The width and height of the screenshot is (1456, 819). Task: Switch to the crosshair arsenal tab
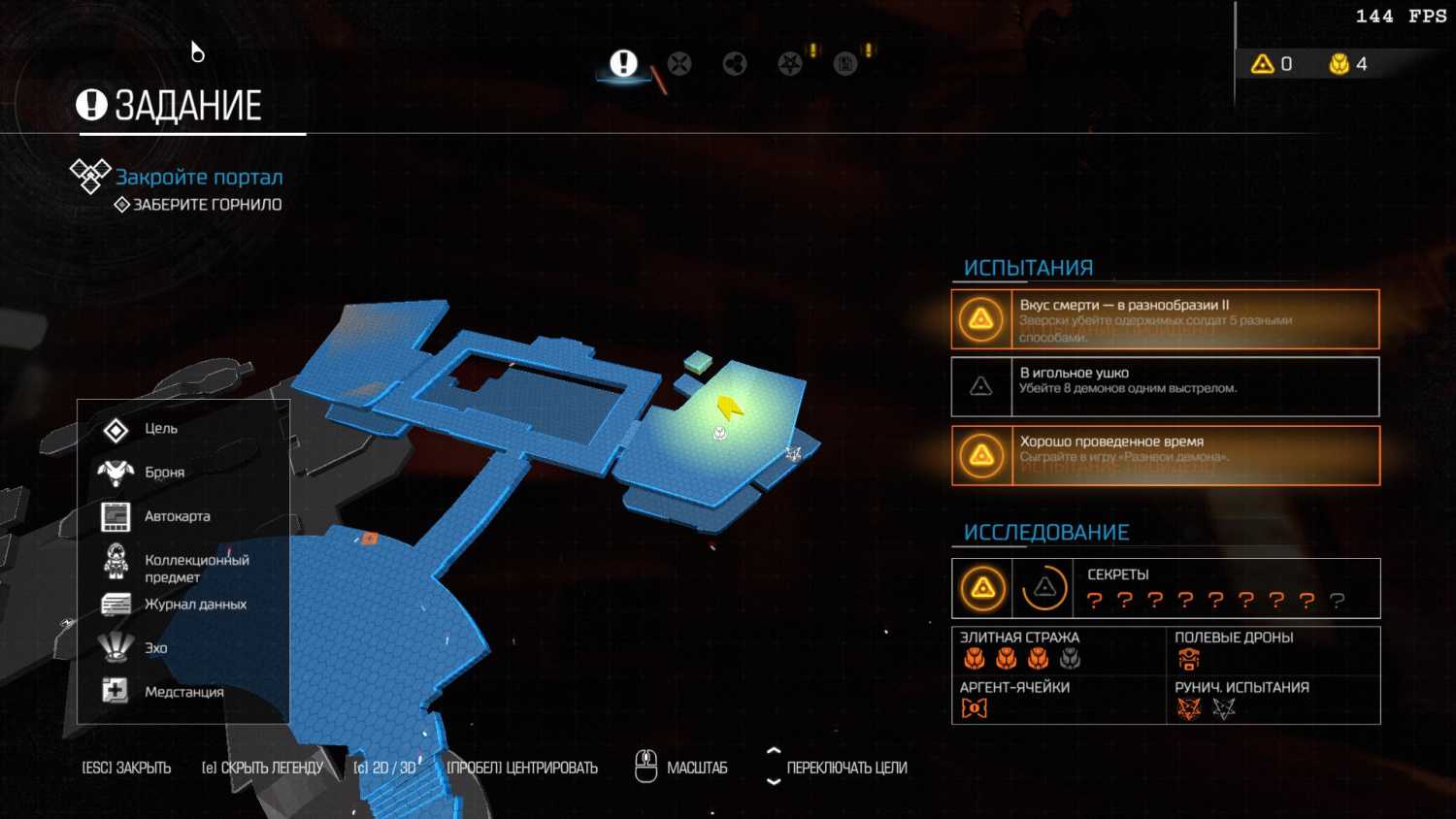point(679,64)
